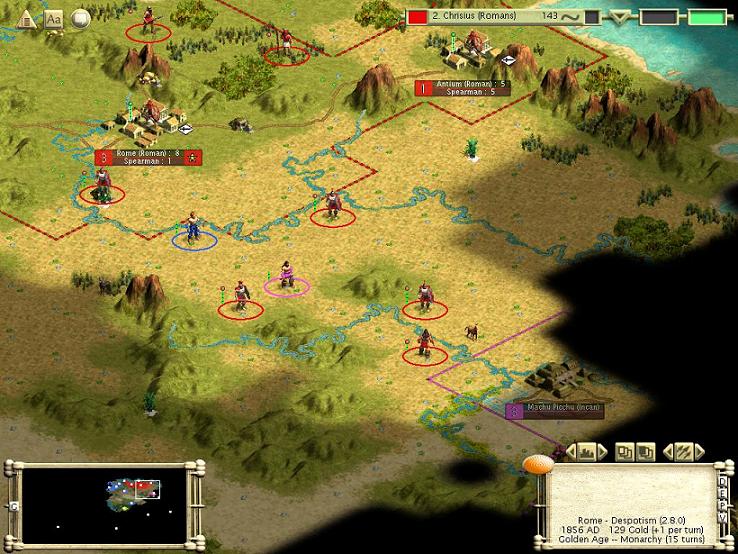Expand the score bar dropdown arrow

tap(622, 17)
